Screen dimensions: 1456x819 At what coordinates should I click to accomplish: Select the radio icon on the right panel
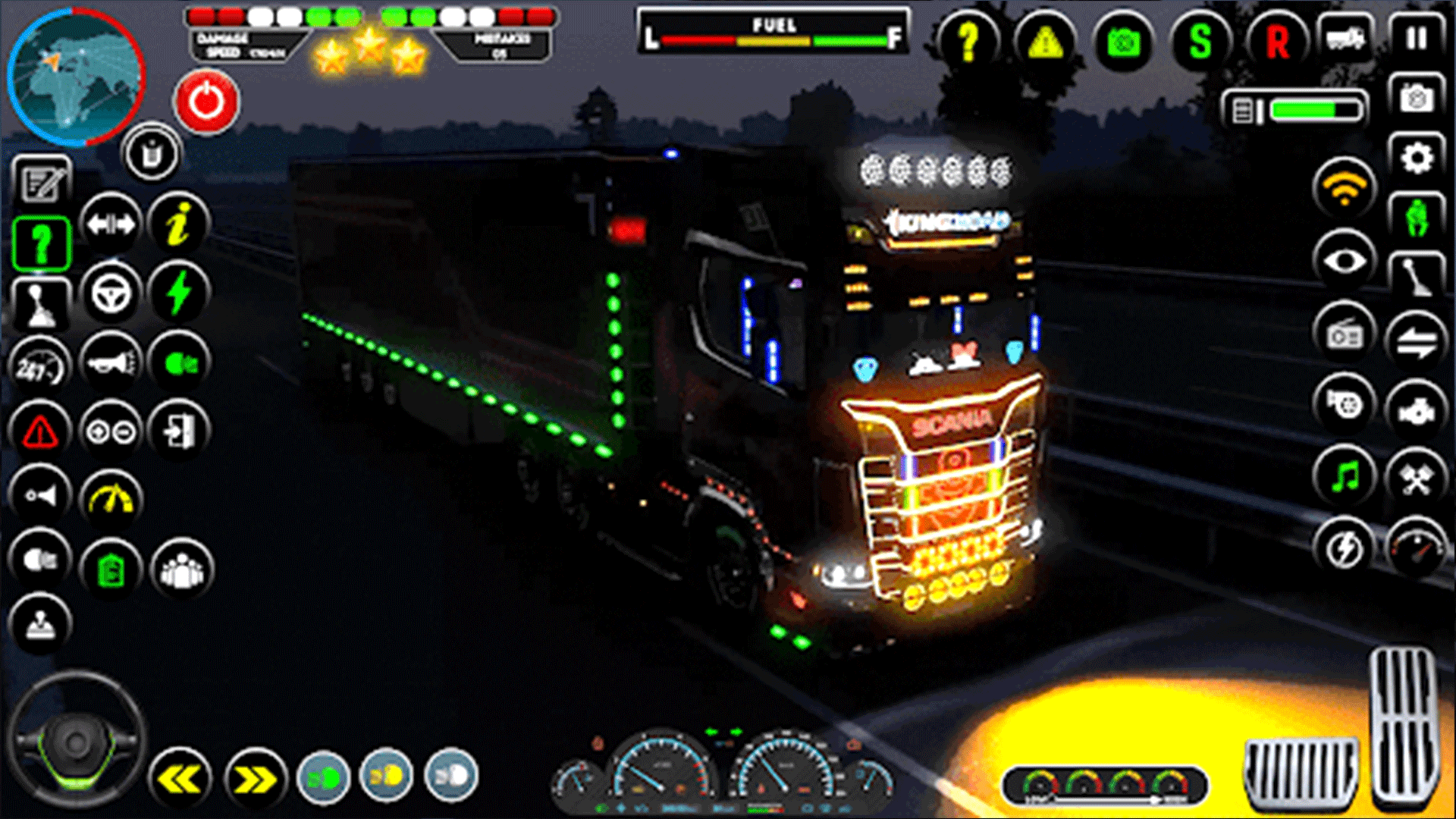pos(1343,334)
